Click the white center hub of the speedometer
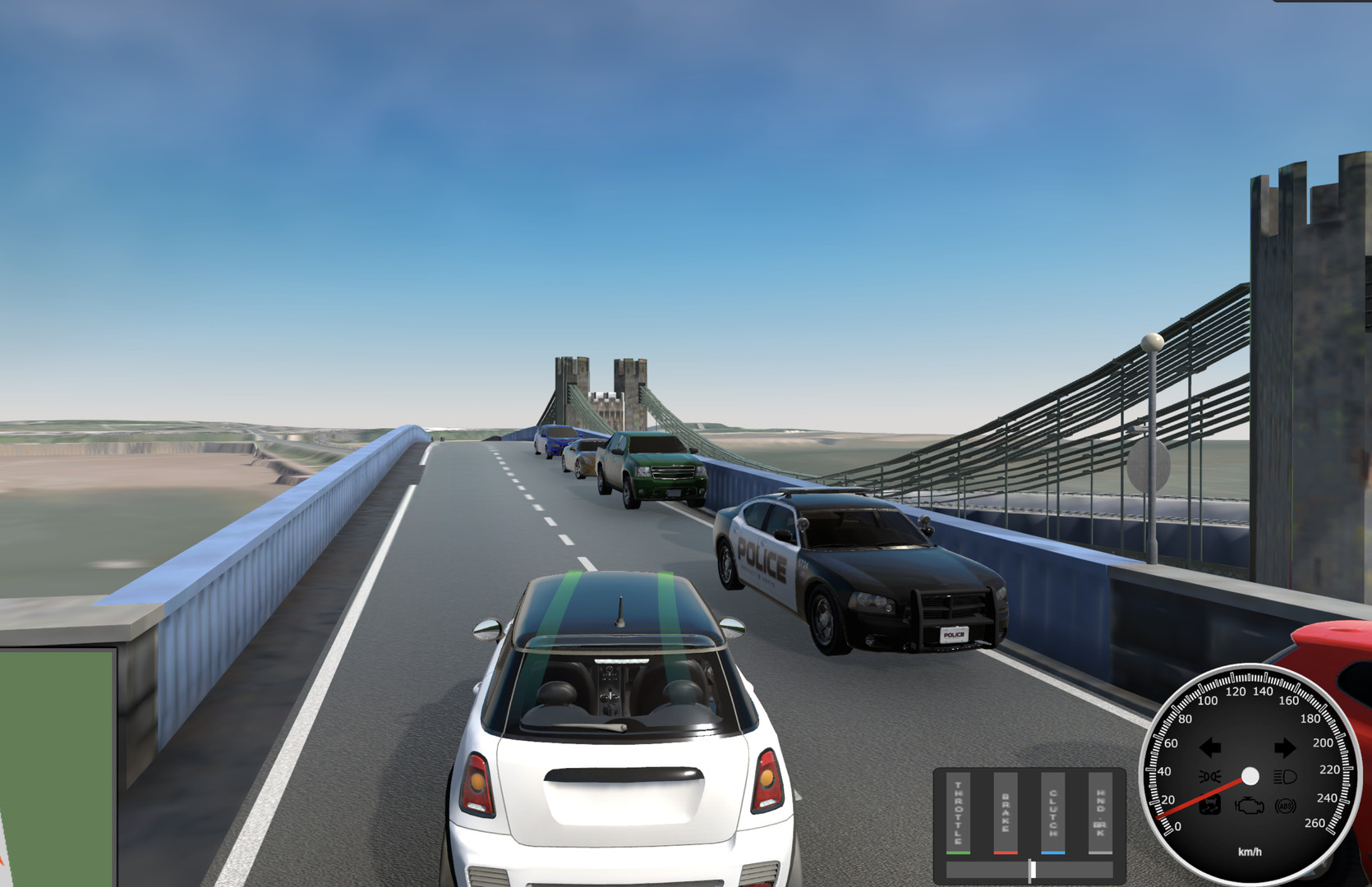Image resolution: width=1372 pixels, height=887 pixels. point(1250,776)
